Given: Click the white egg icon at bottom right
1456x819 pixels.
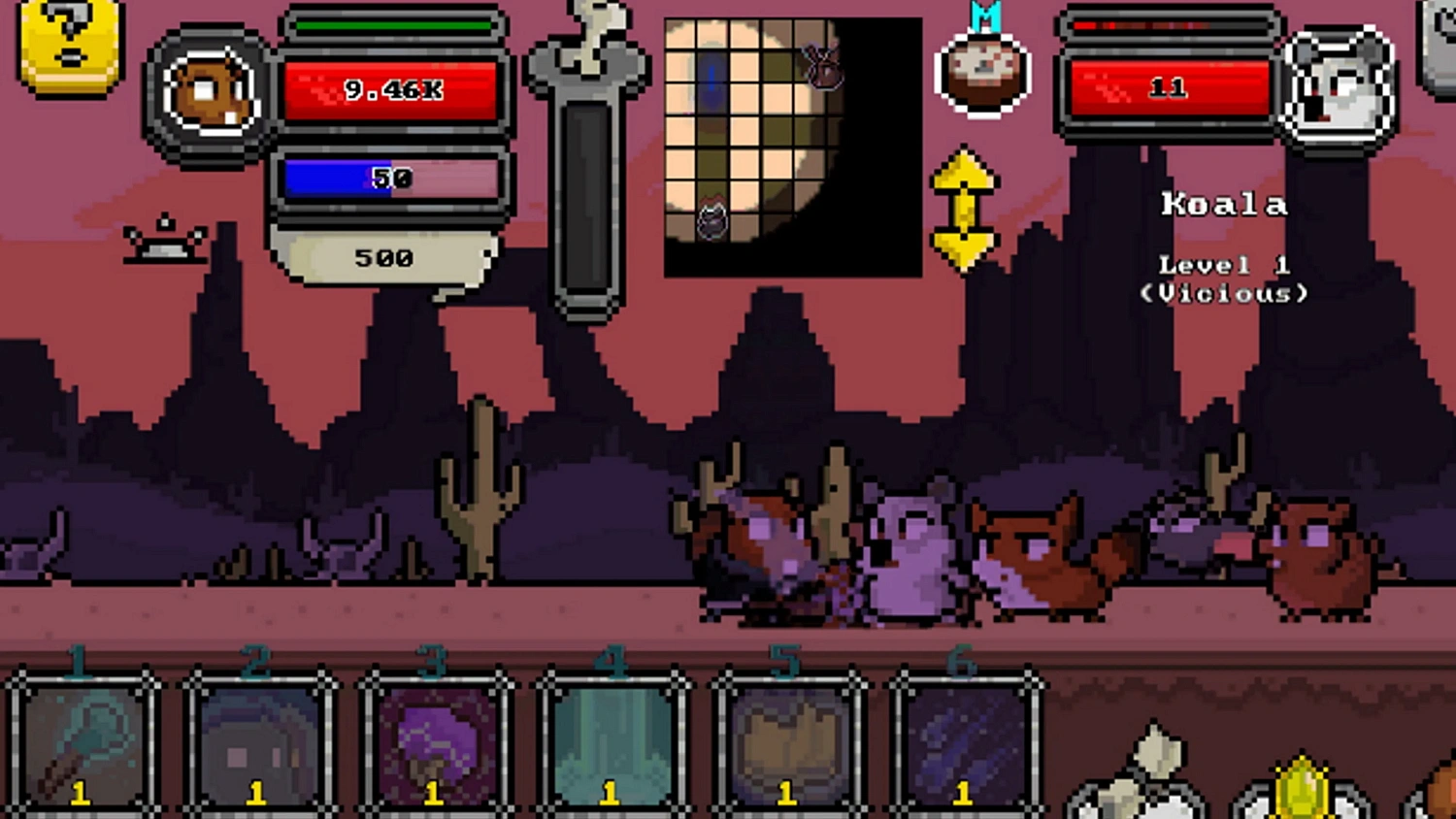Looking at the screenshot, I should pyautogui.click(x=1160, y=776).
